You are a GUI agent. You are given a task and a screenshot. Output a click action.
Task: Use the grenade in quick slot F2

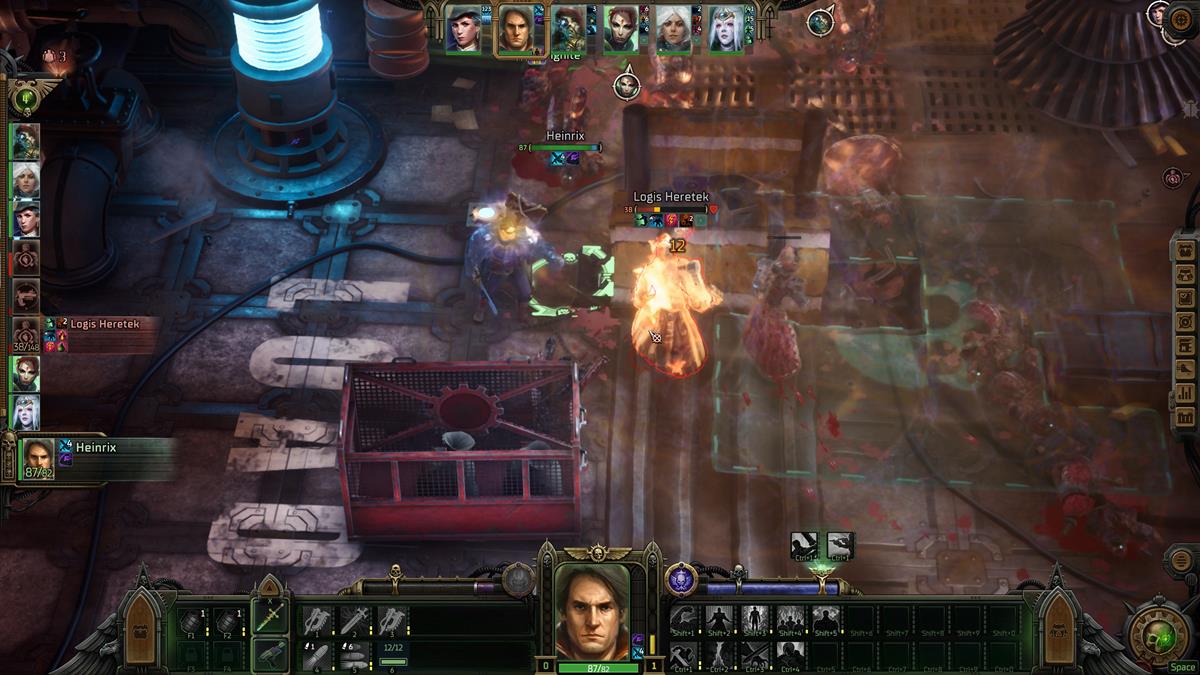point(228,621)
